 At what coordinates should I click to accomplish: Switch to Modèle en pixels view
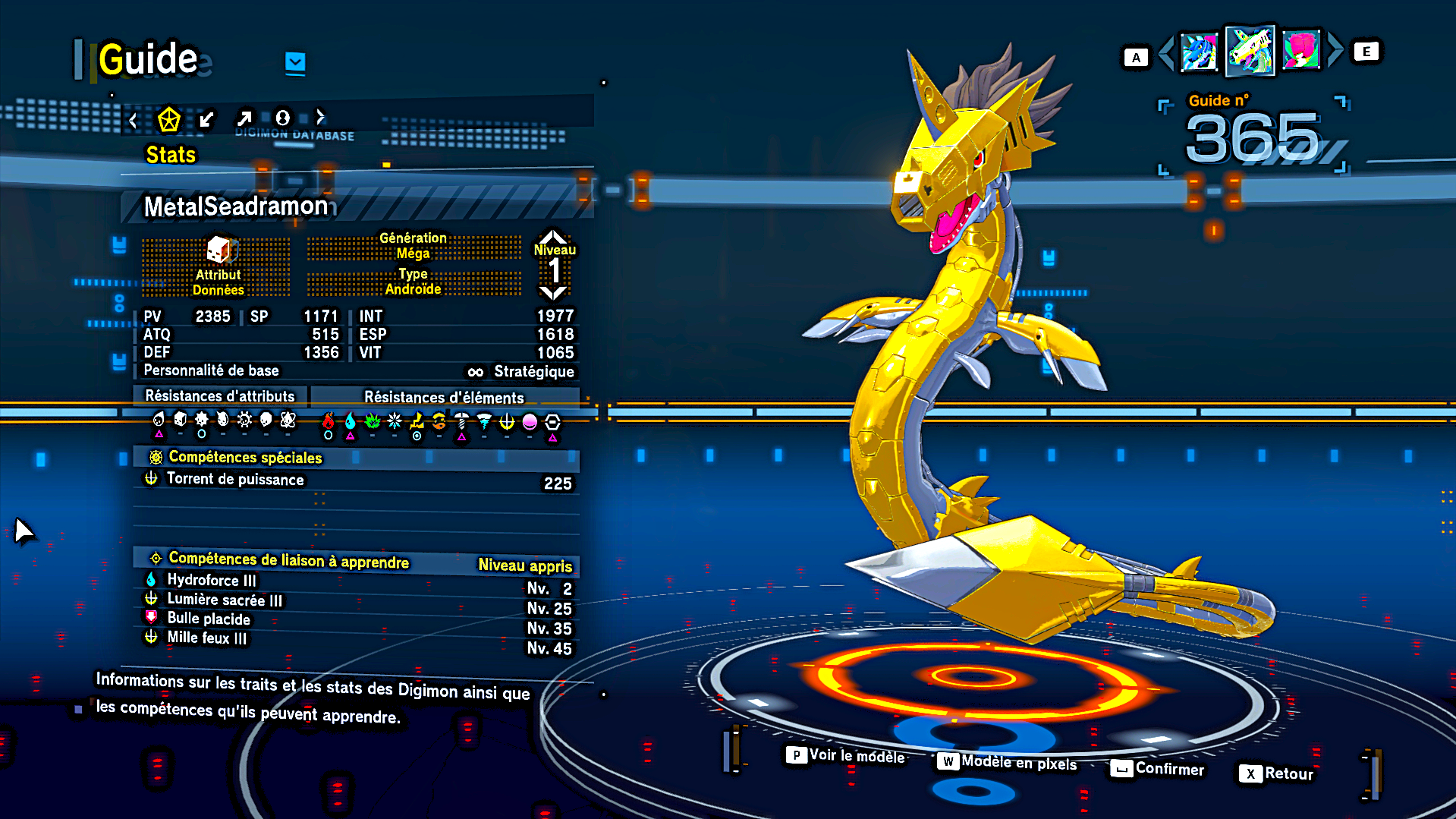tap(1008, 762)
